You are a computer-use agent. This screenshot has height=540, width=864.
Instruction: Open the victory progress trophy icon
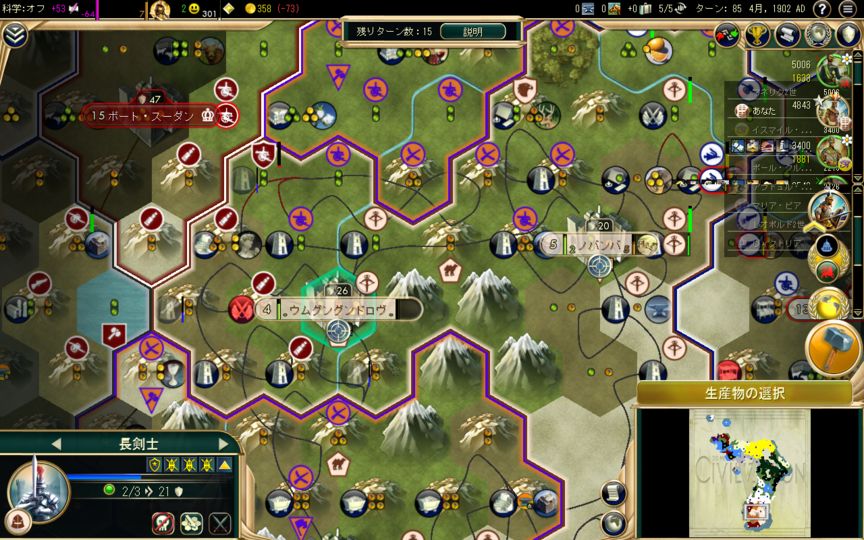click(758, 35)
